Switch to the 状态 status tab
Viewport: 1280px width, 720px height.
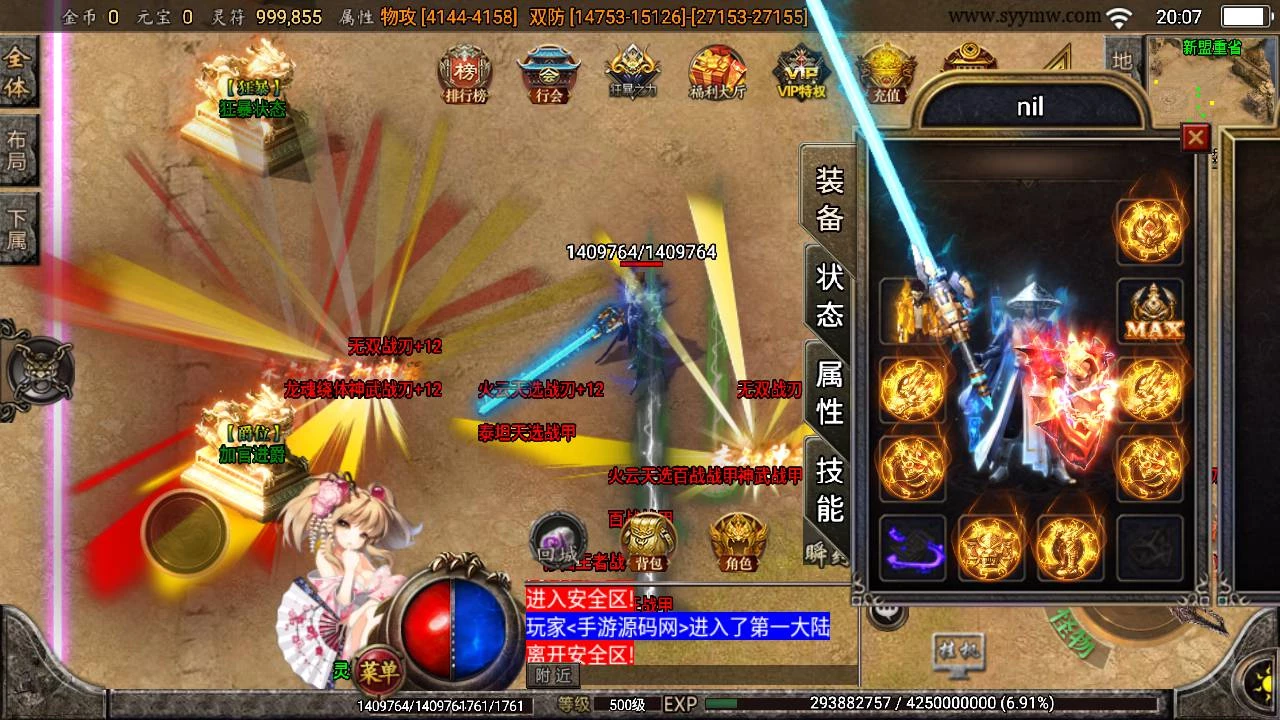[x=829, y=295]
